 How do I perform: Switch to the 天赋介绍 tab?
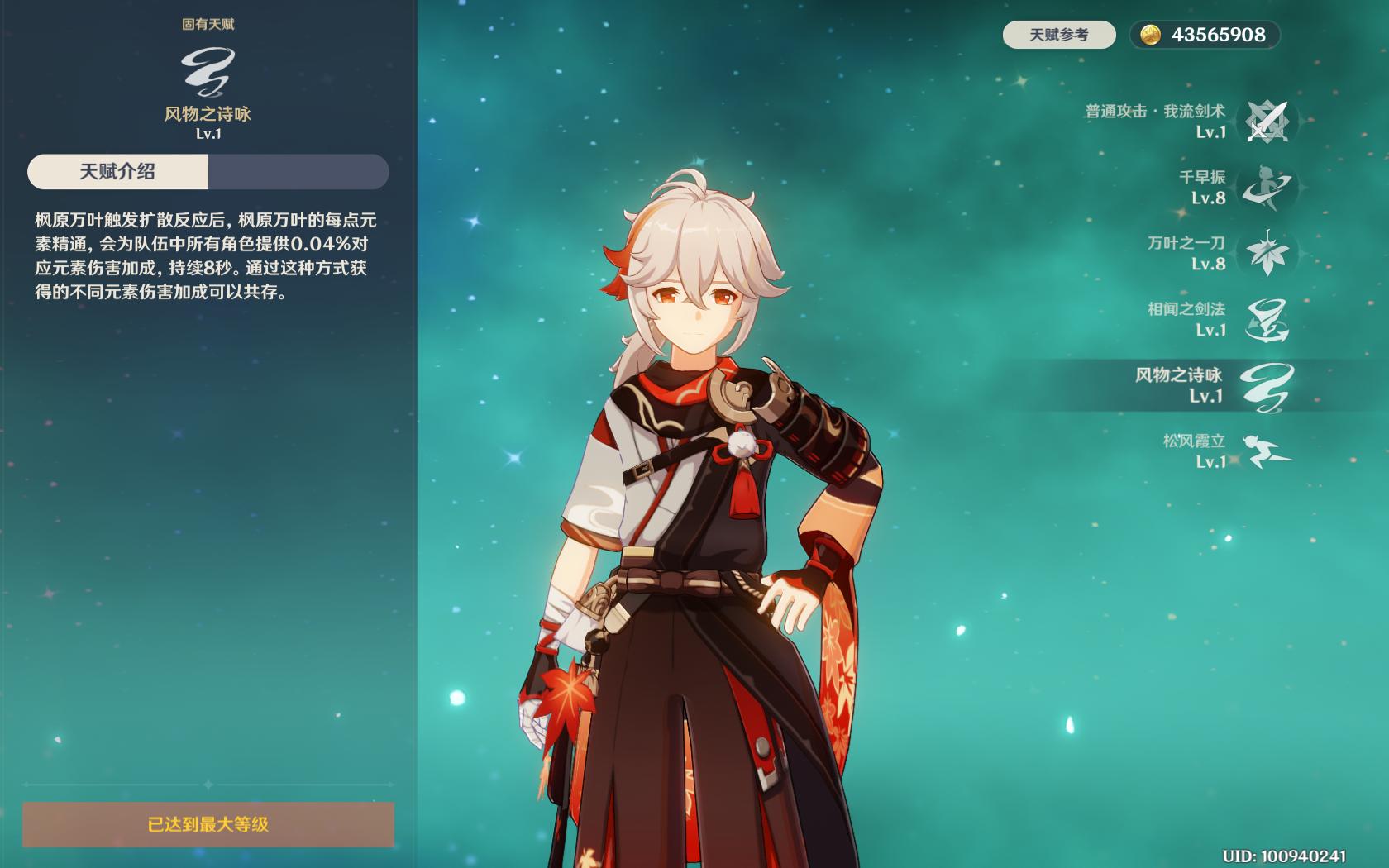[x=117, y=172]
